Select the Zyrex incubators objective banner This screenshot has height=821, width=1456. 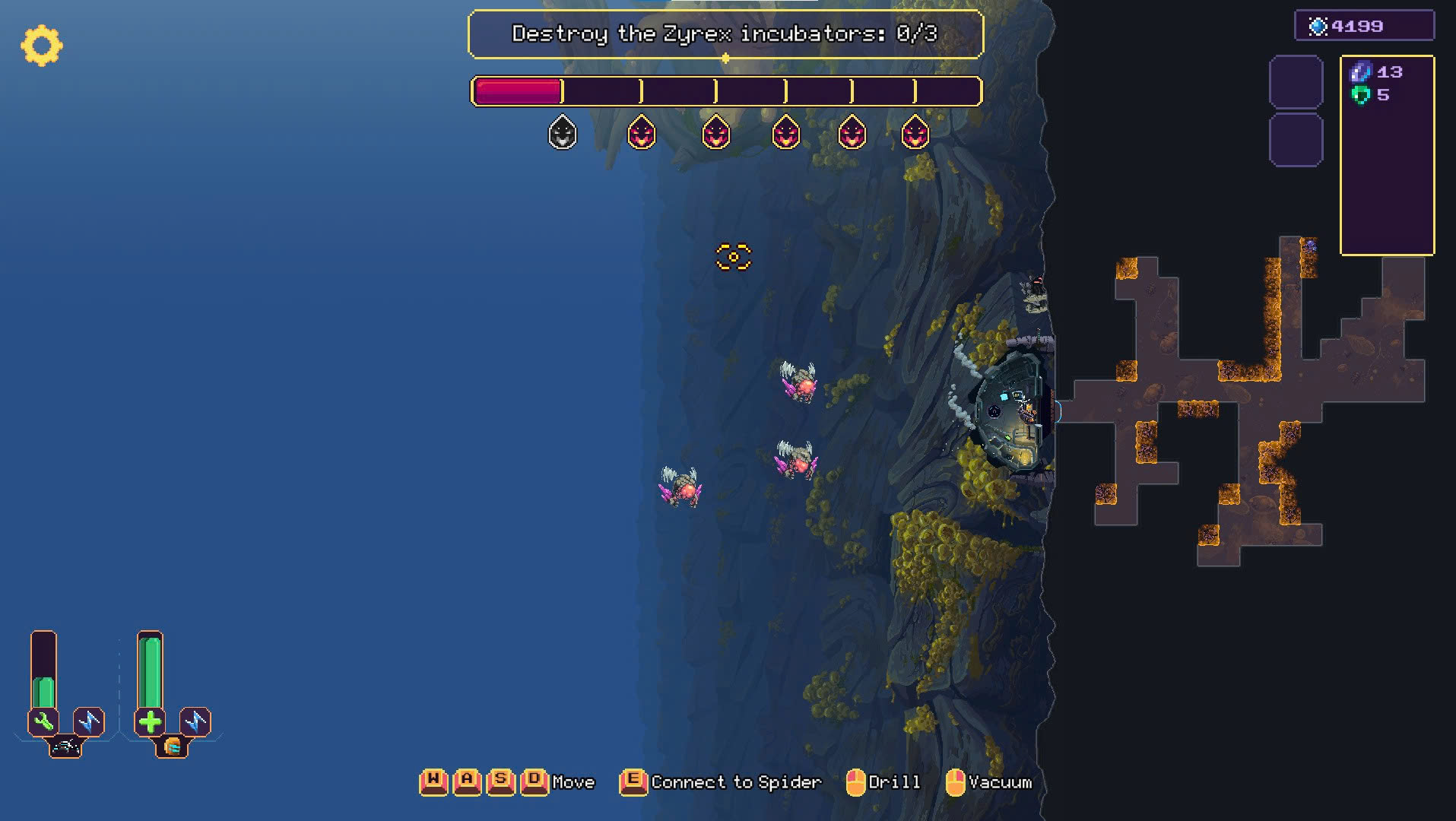725,34
